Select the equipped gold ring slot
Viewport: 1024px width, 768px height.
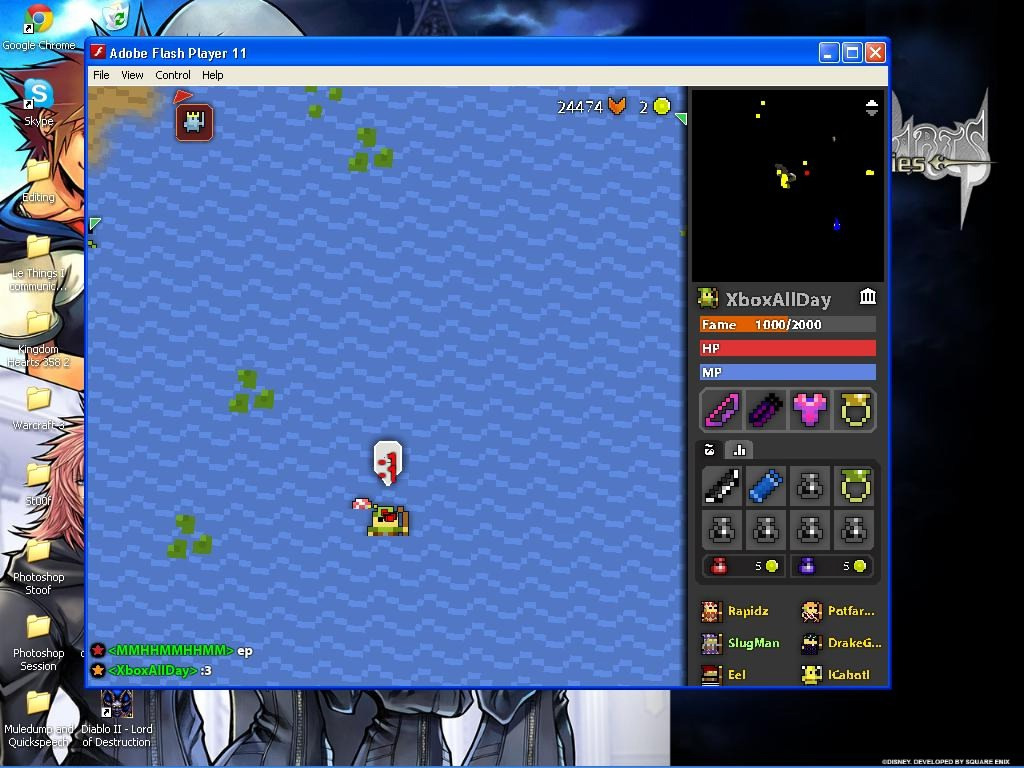pyautogui.click(x=855, y=410)
